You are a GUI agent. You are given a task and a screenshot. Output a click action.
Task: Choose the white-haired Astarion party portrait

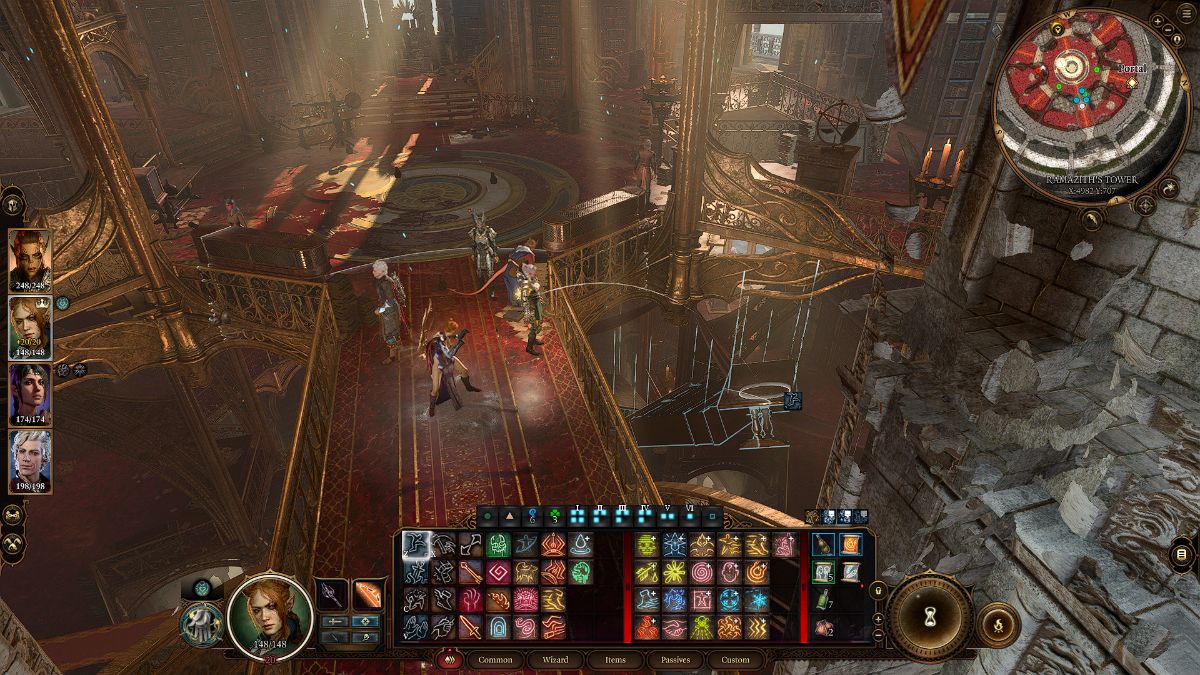29,458
